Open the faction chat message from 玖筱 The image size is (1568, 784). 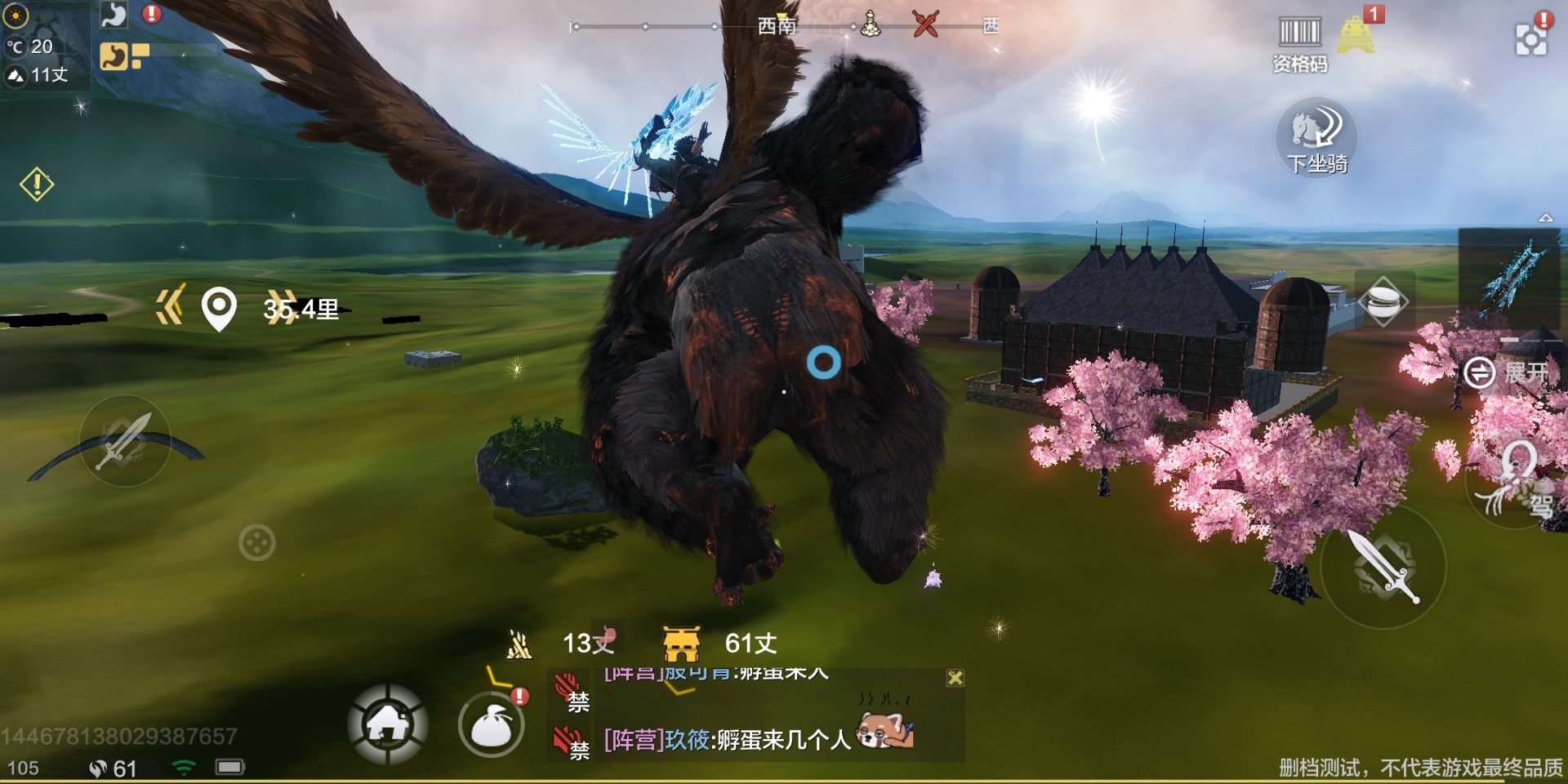point(727,740)
